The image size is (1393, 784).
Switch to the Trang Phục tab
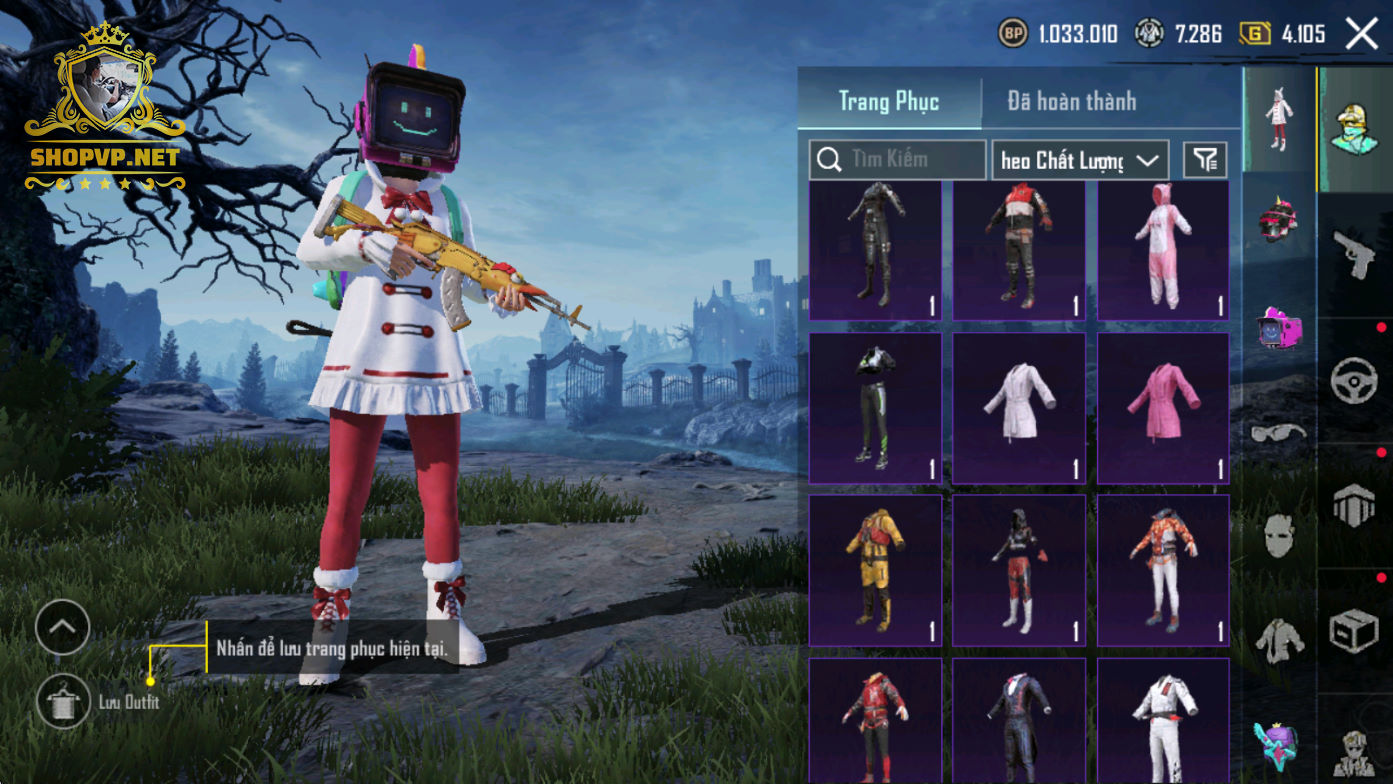[888, 101]
